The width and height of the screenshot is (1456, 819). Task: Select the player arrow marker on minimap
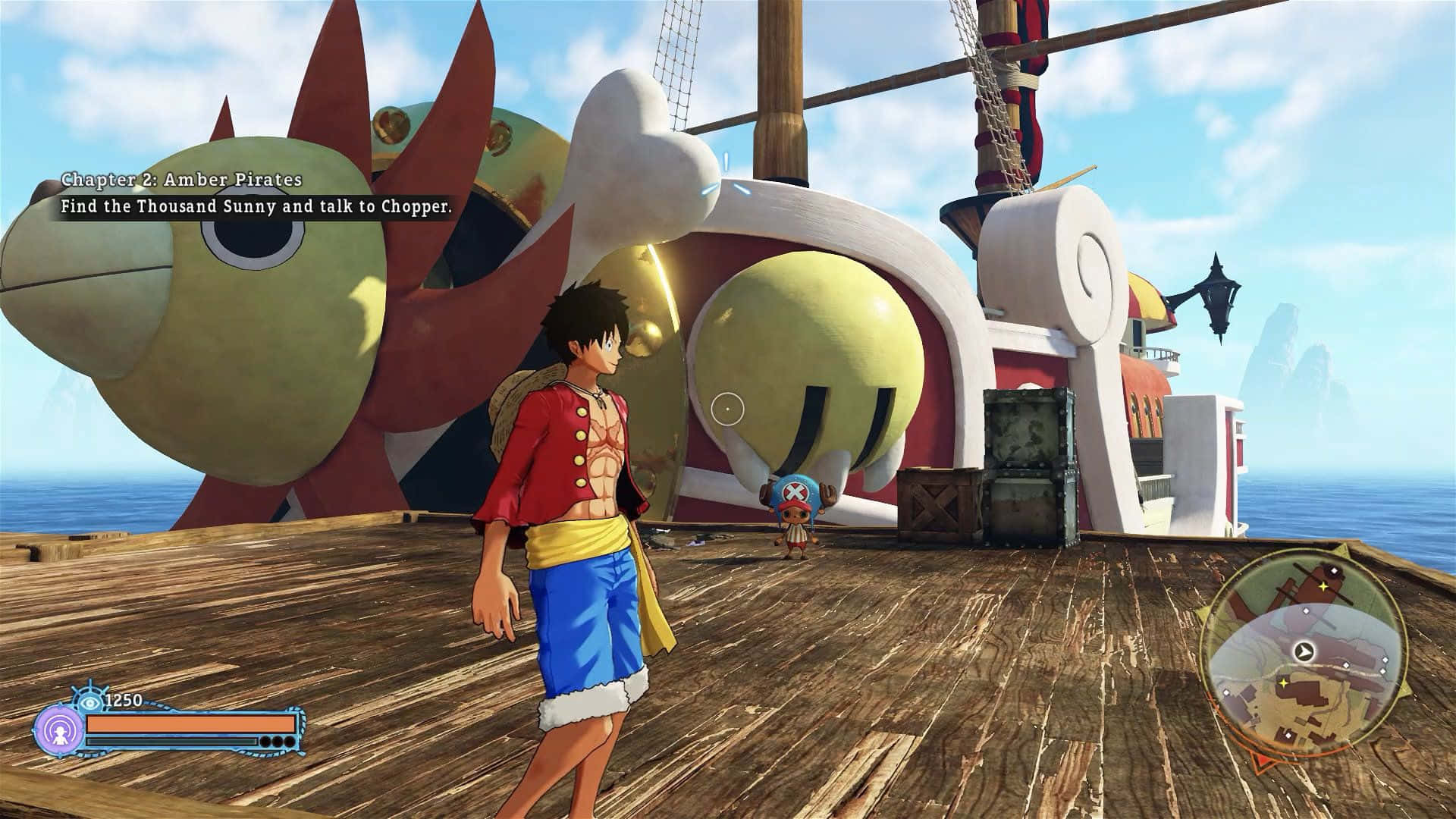coord(1303,651)
